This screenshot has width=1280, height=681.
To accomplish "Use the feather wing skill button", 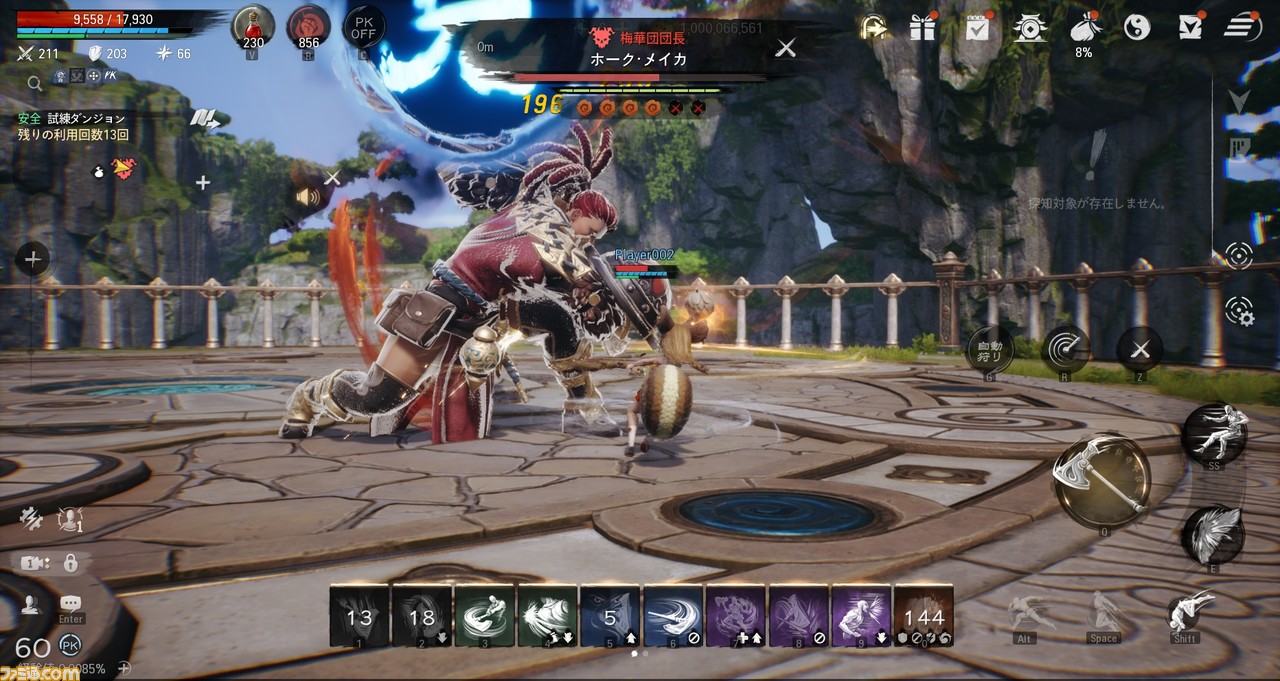I will [x=1213, y=534].
